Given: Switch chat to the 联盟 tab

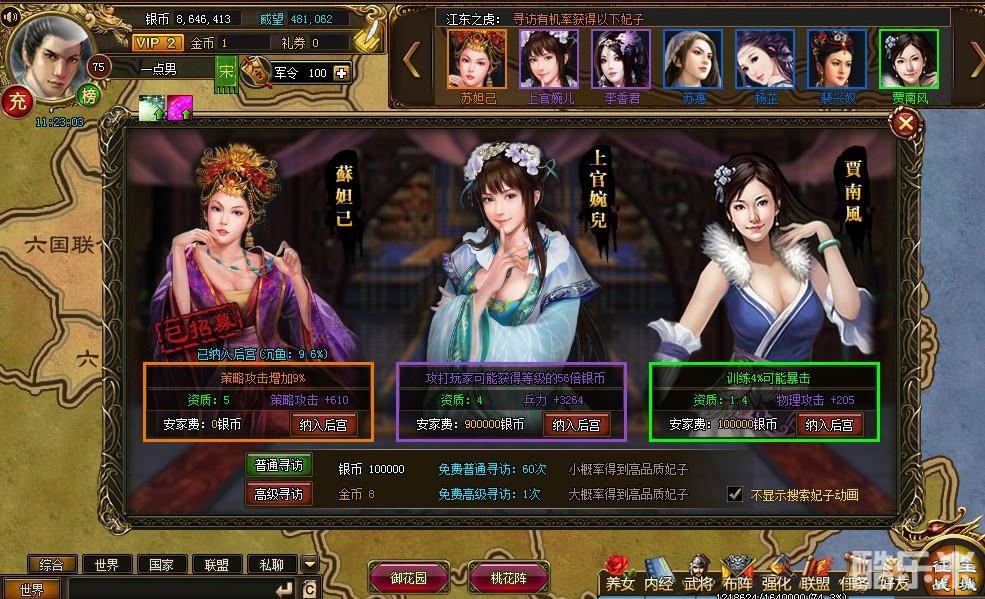Looking at the screenshot, I should (x=217, y=565).
